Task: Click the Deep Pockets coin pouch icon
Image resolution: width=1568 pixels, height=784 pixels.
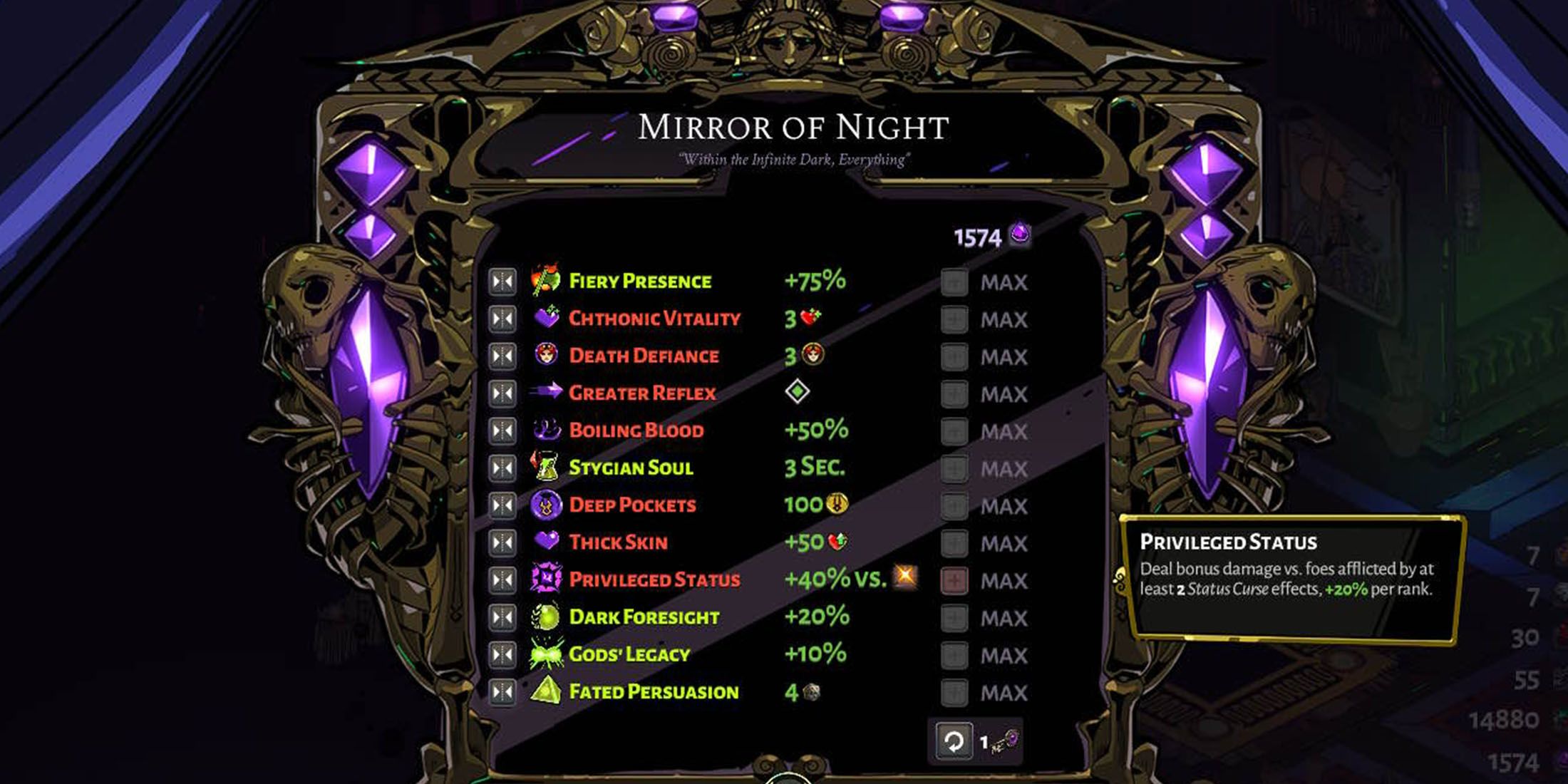Action: [x=545, y=505]
